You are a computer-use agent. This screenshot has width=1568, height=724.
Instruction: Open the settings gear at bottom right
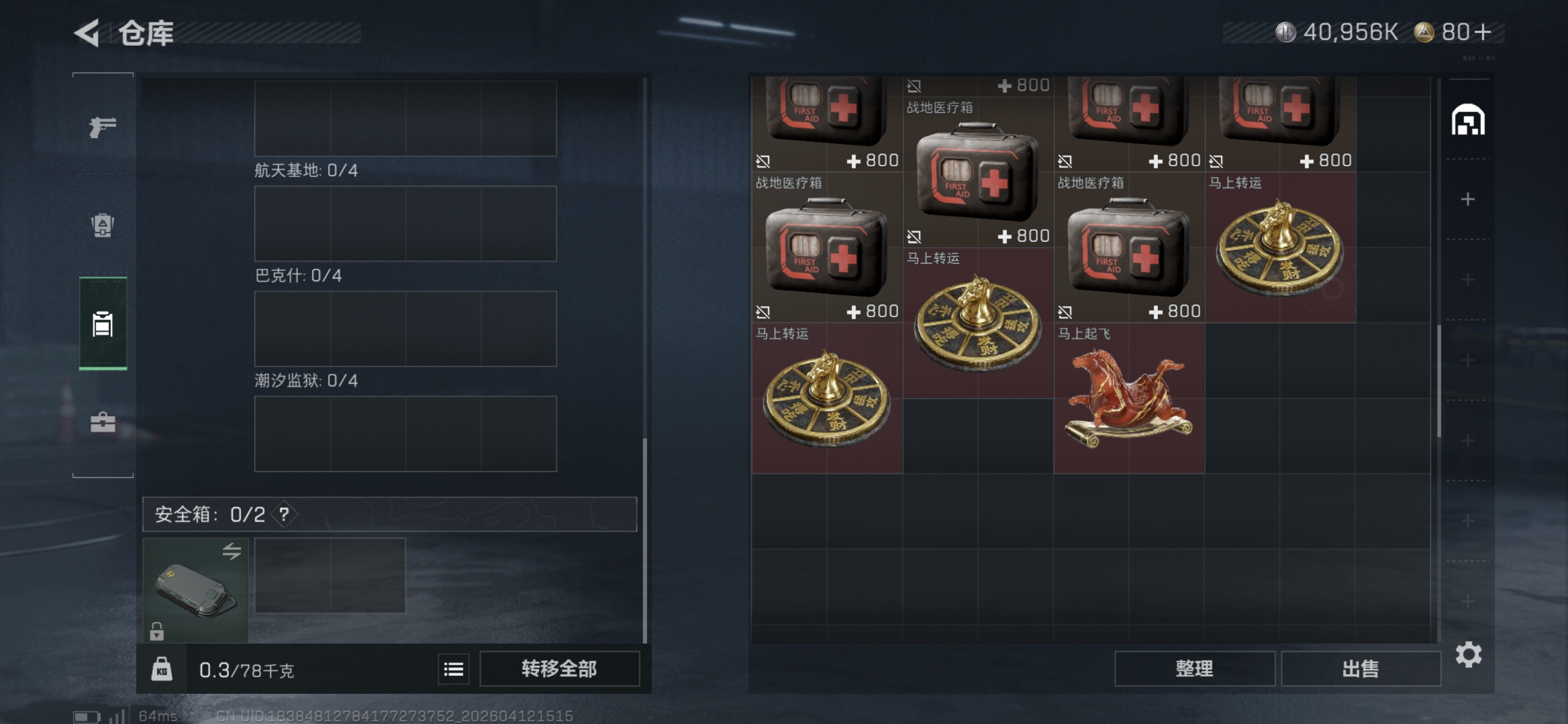pos(1469,656)
